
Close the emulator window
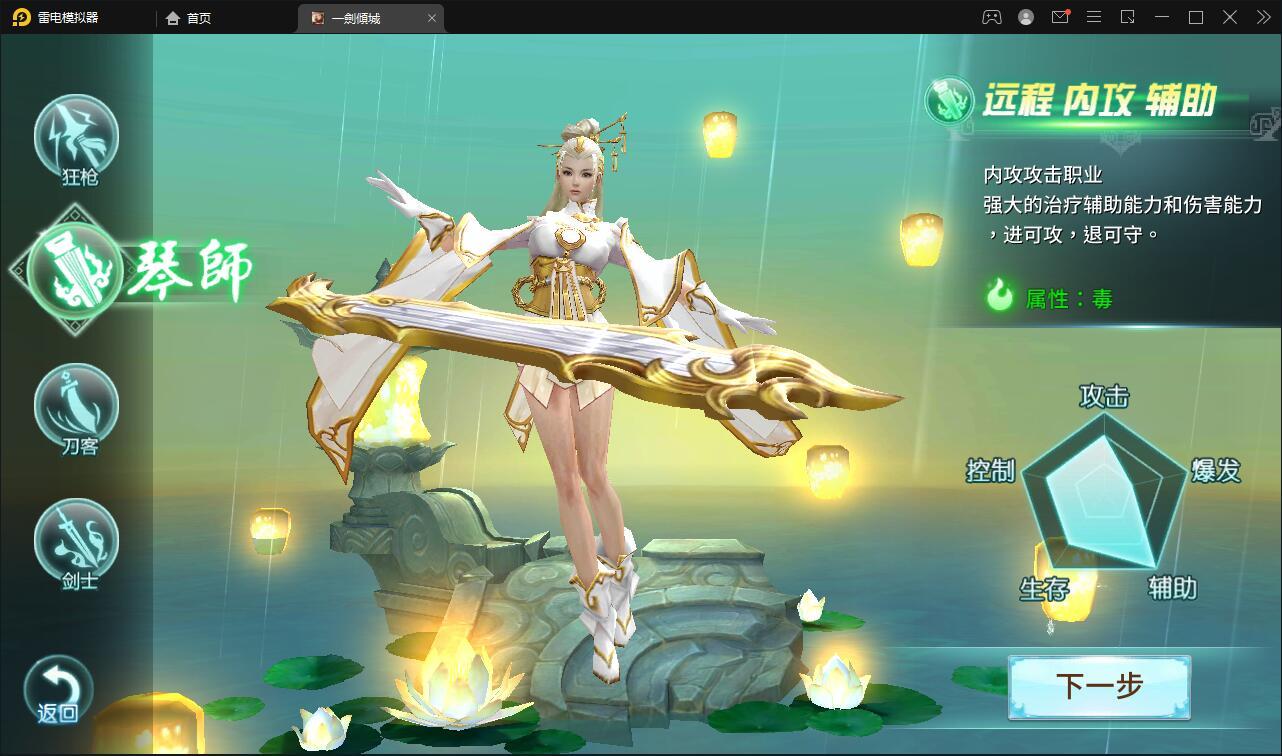coord(1230,17)
